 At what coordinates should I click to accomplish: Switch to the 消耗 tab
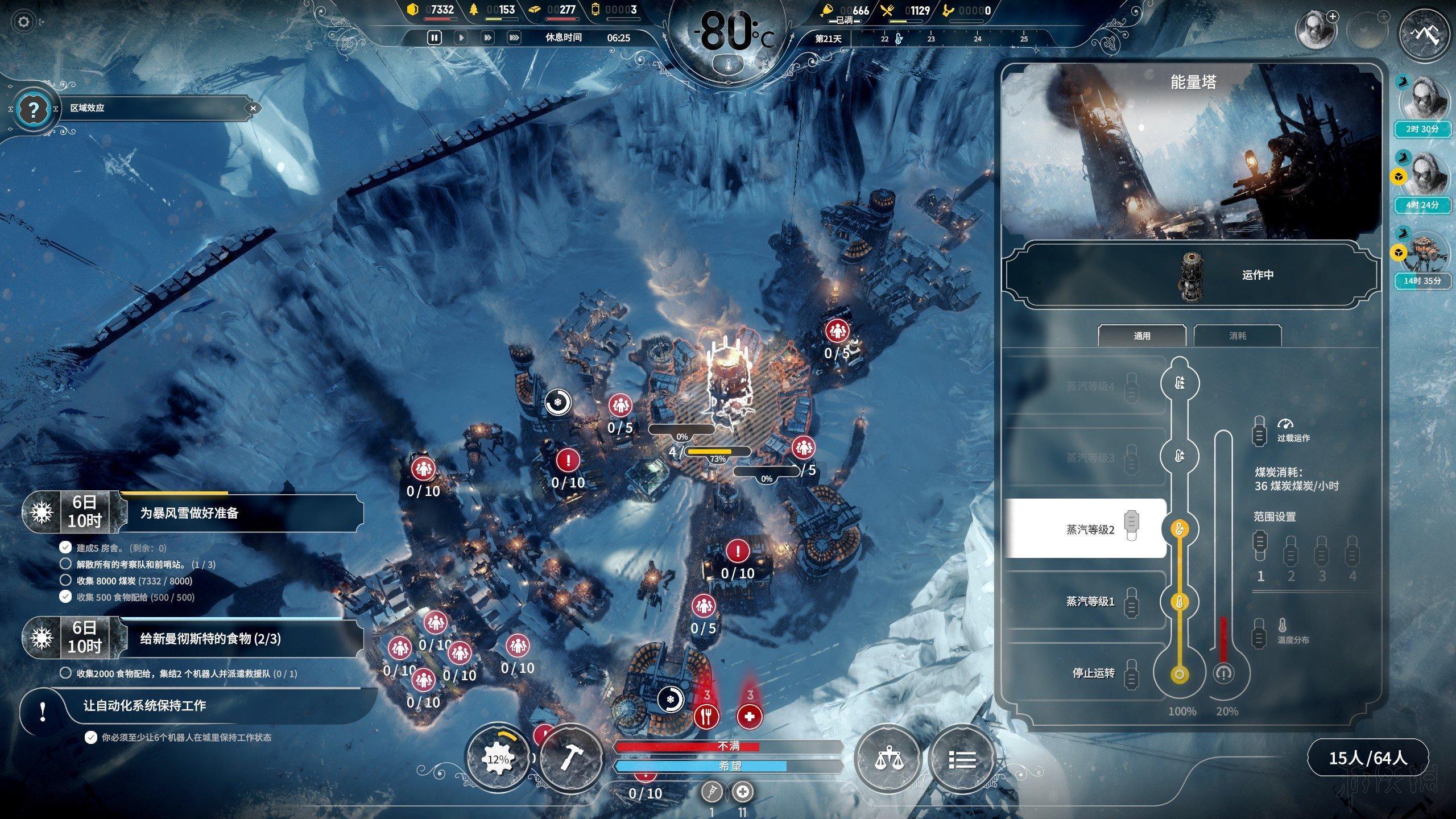coord(1237,336)
